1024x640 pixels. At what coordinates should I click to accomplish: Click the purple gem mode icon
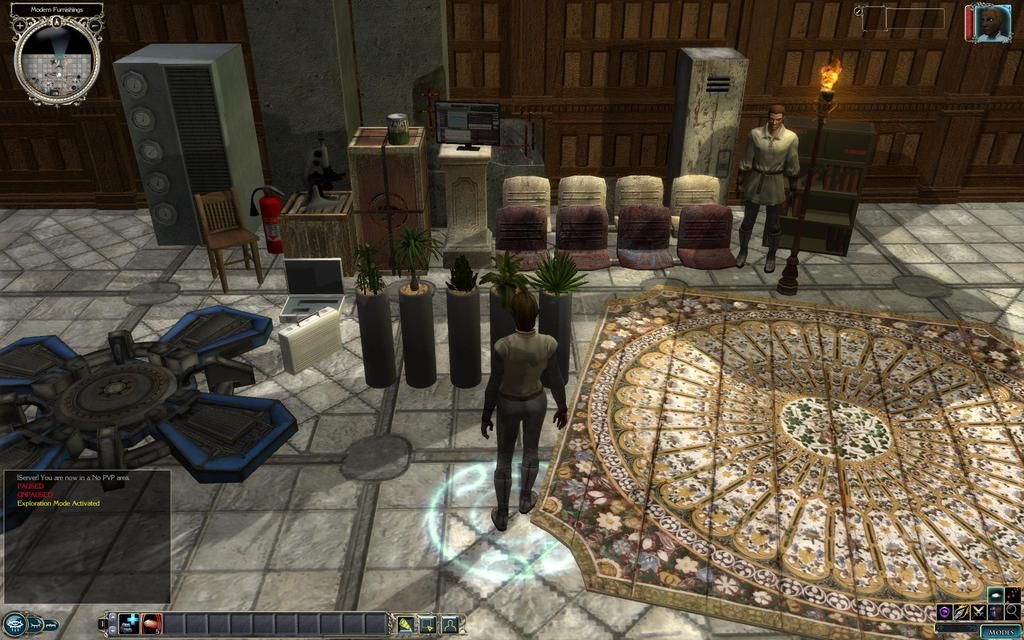(x=945, y=611)
